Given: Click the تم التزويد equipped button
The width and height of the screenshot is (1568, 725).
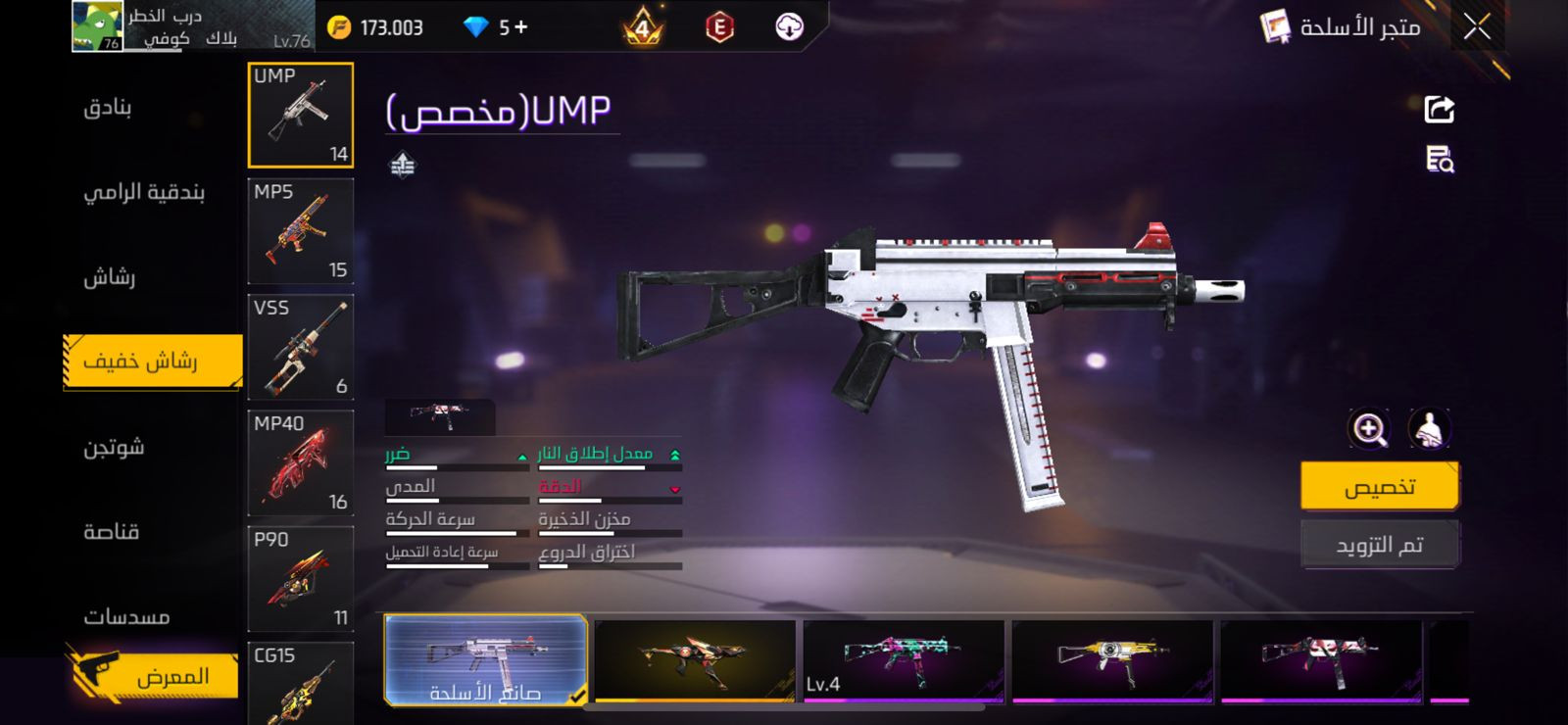Looking at the screenshot, I should point(1379,545).
